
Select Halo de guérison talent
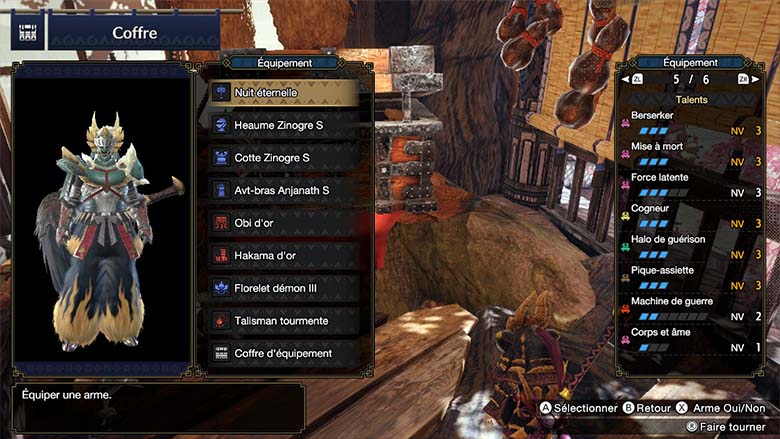coord(690,247)
